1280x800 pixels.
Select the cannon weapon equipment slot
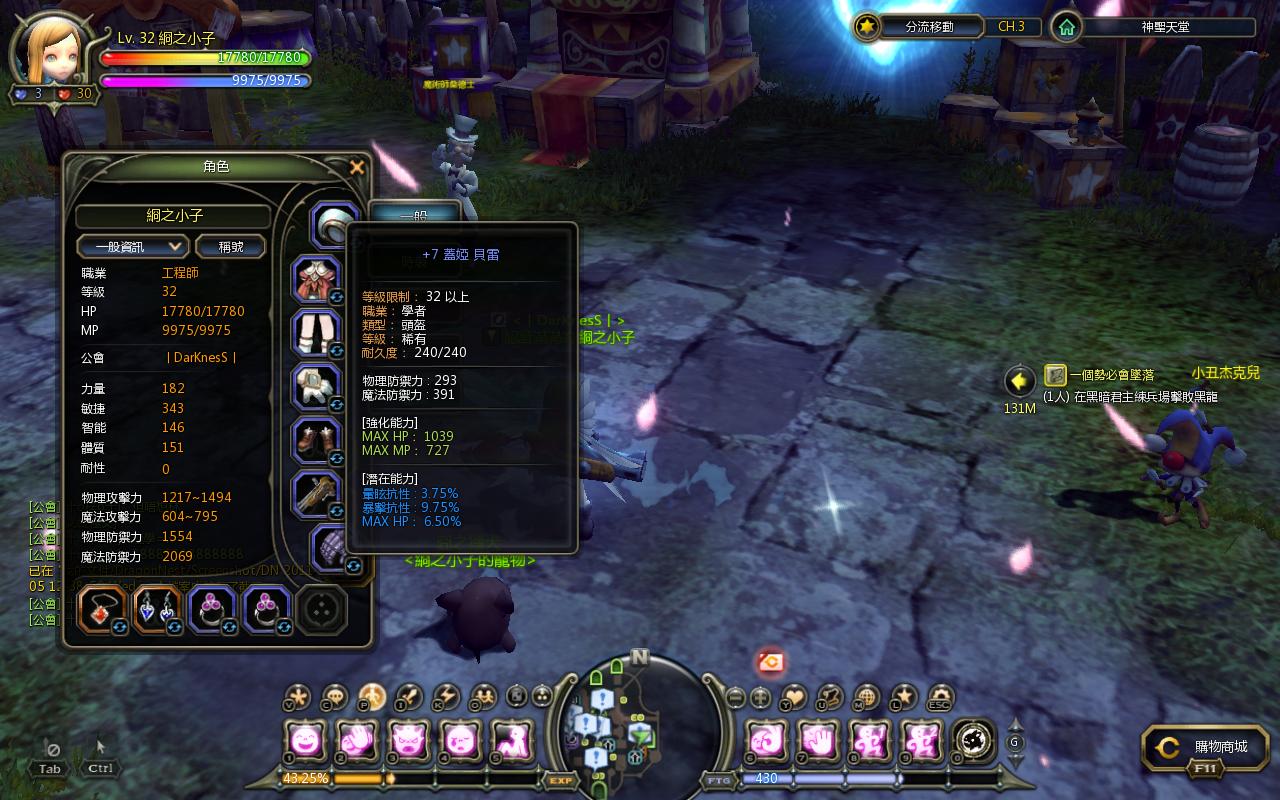point(317,493)
